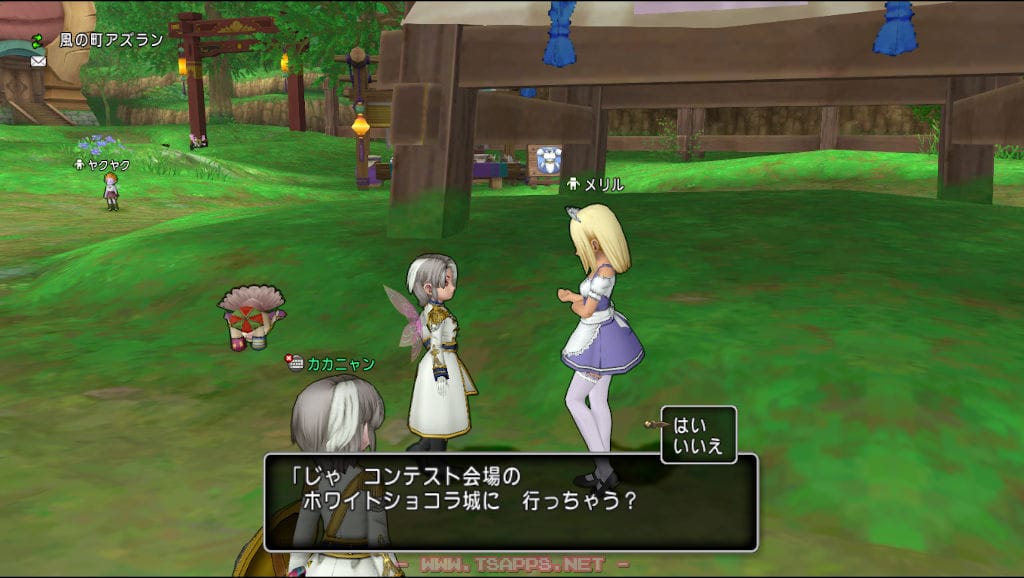Choose the はい reply option
1024x578 pixels.
click(x=690, y=424)
